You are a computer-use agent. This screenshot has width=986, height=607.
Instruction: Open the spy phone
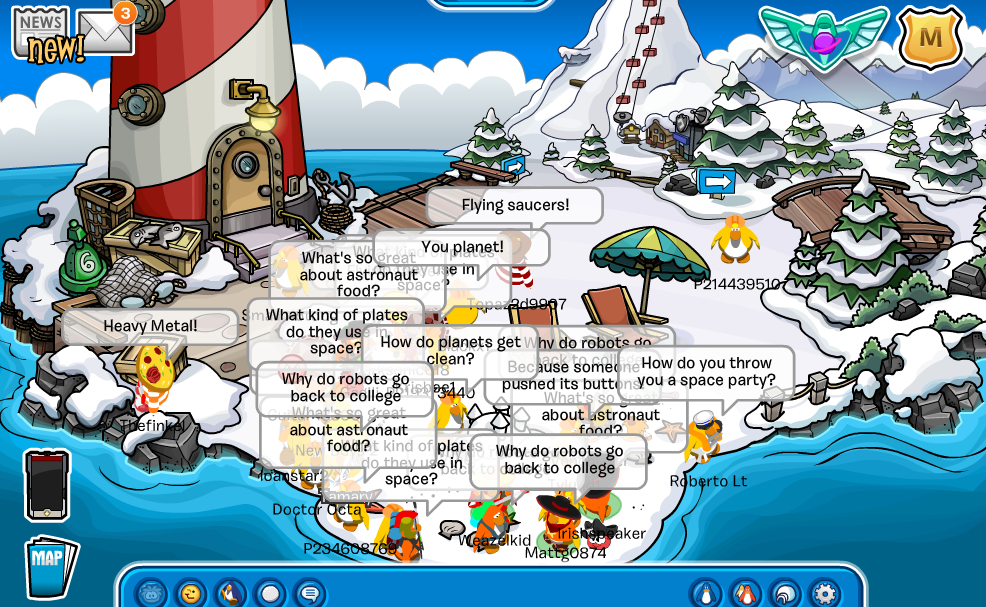(47, 485)
